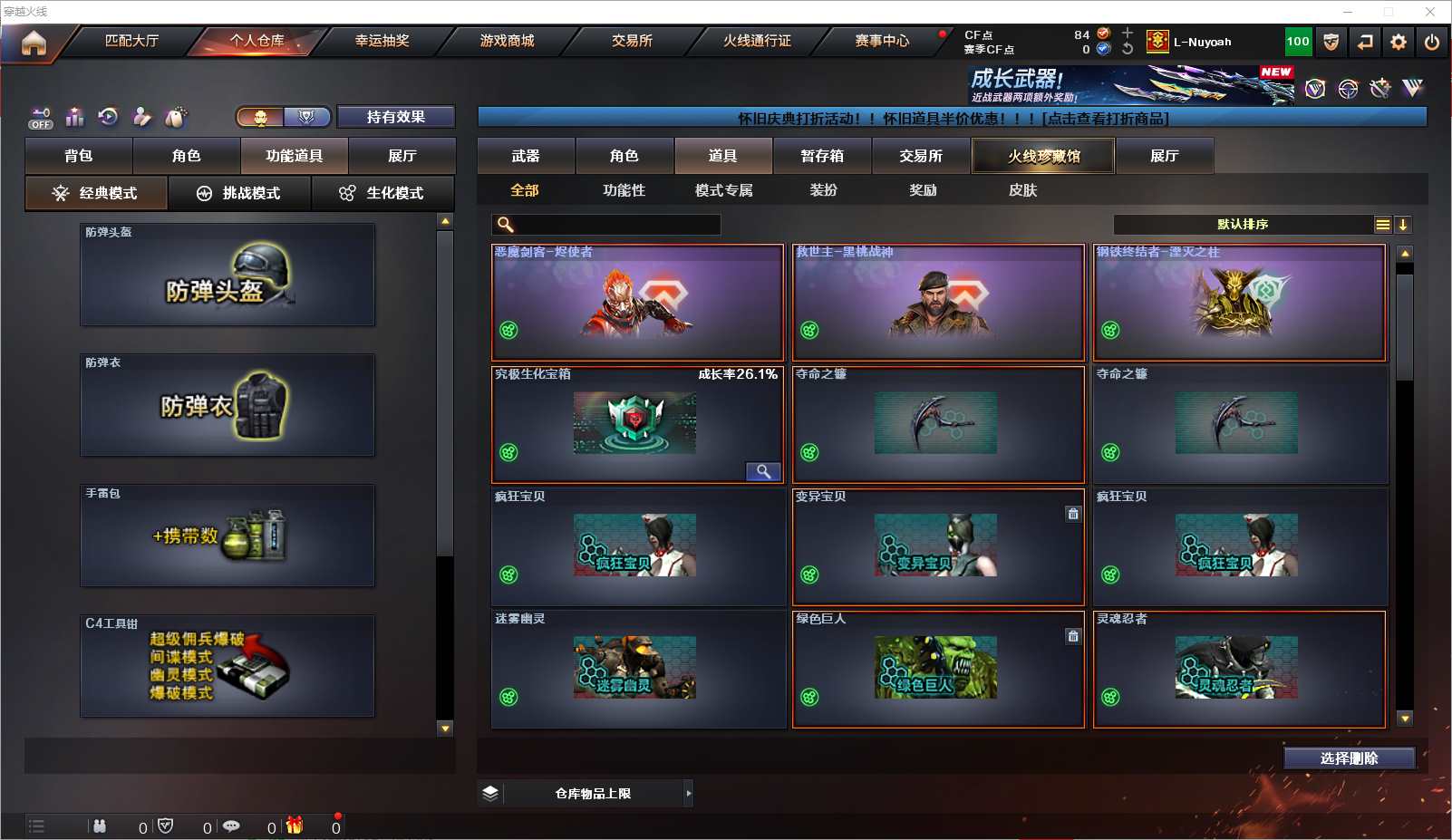Switch to the 武器 weapons storage tab
Image resolution: width=1452 pixels, height=840 pixels.
point(526,156)
